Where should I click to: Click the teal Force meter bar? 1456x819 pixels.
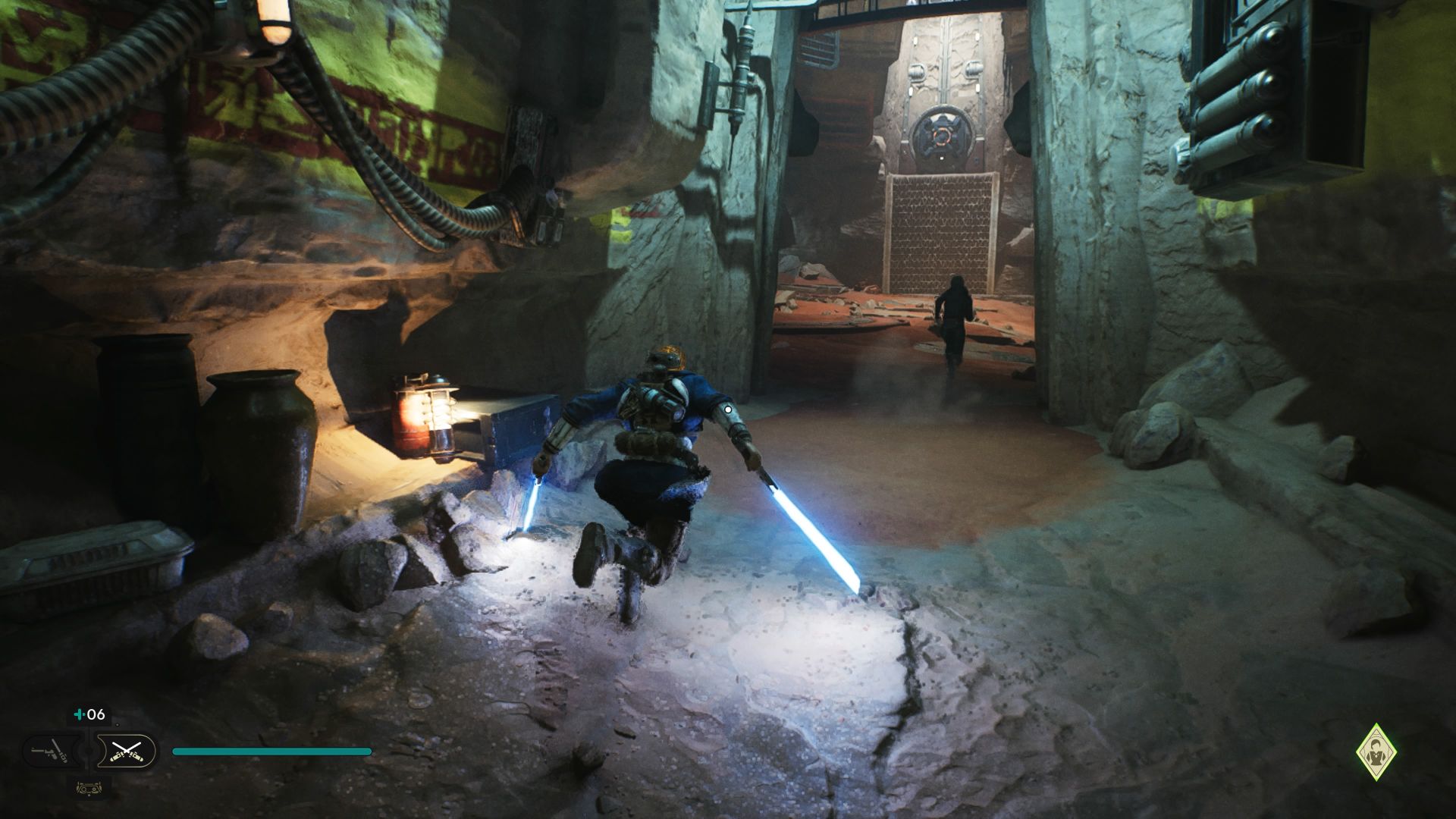273,751
